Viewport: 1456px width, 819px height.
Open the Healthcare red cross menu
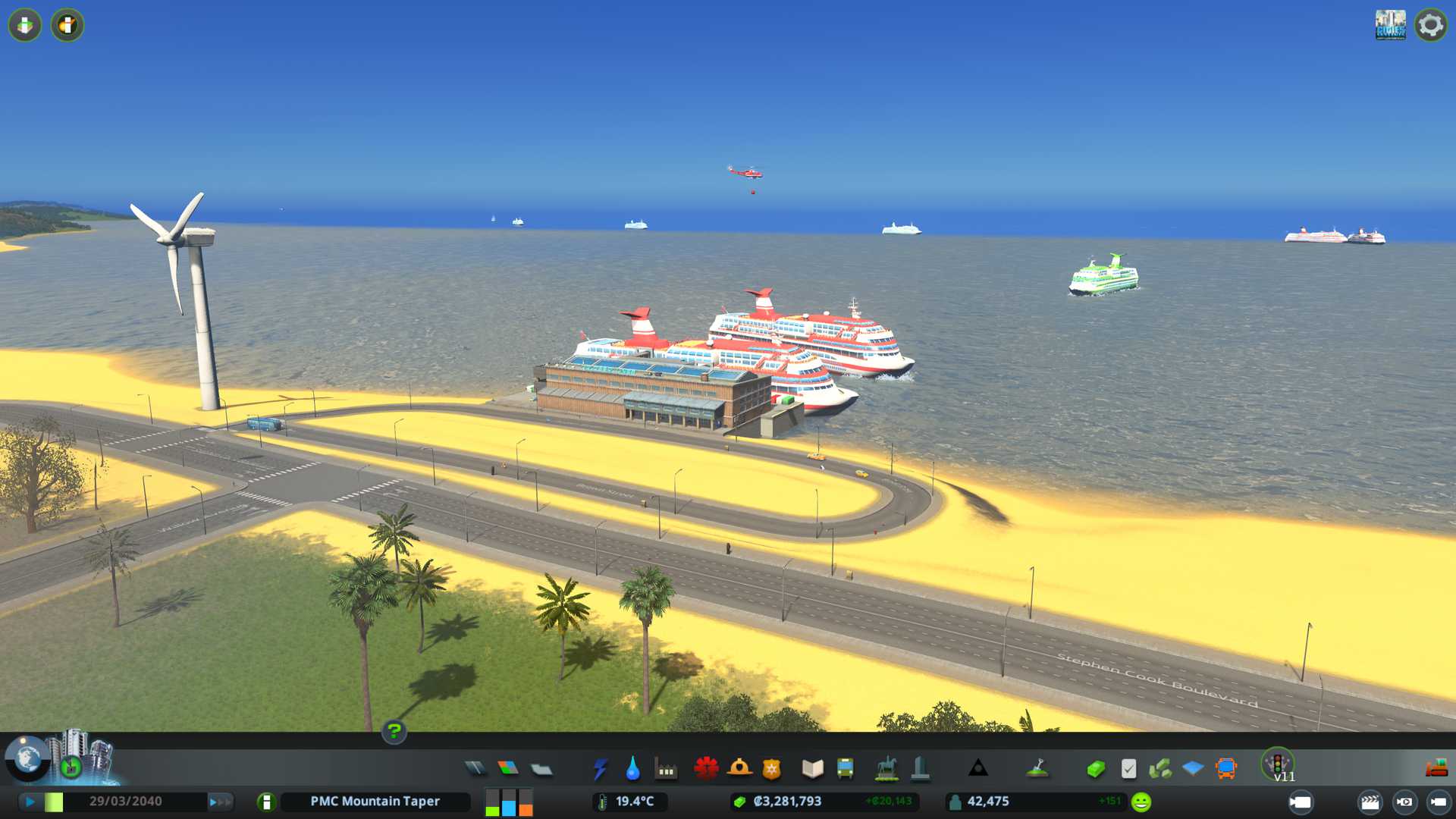[x=706, y=769]
